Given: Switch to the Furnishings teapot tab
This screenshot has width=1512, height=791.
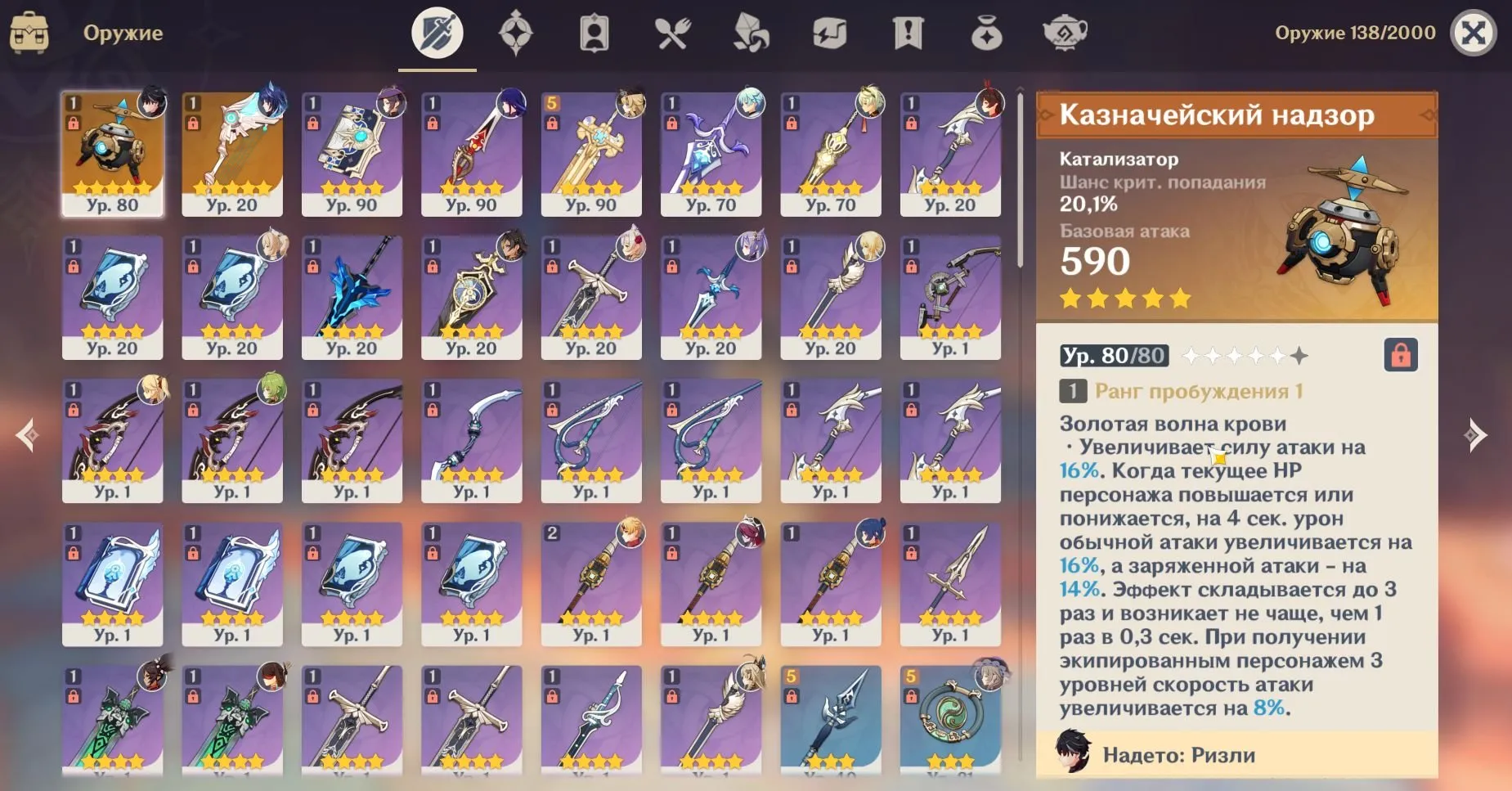Looking at the screenshot, I should 1063,34.
